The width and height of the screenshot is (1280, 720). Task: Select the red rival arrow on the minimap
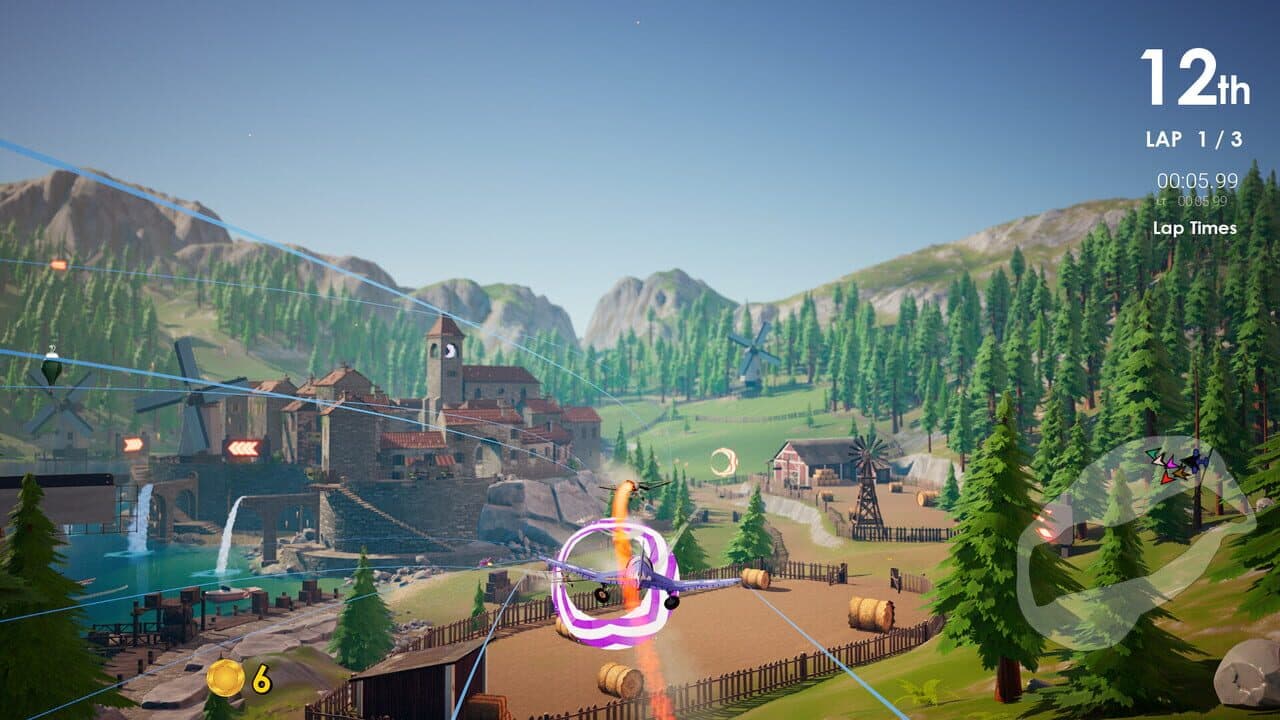coord(1167,478)
